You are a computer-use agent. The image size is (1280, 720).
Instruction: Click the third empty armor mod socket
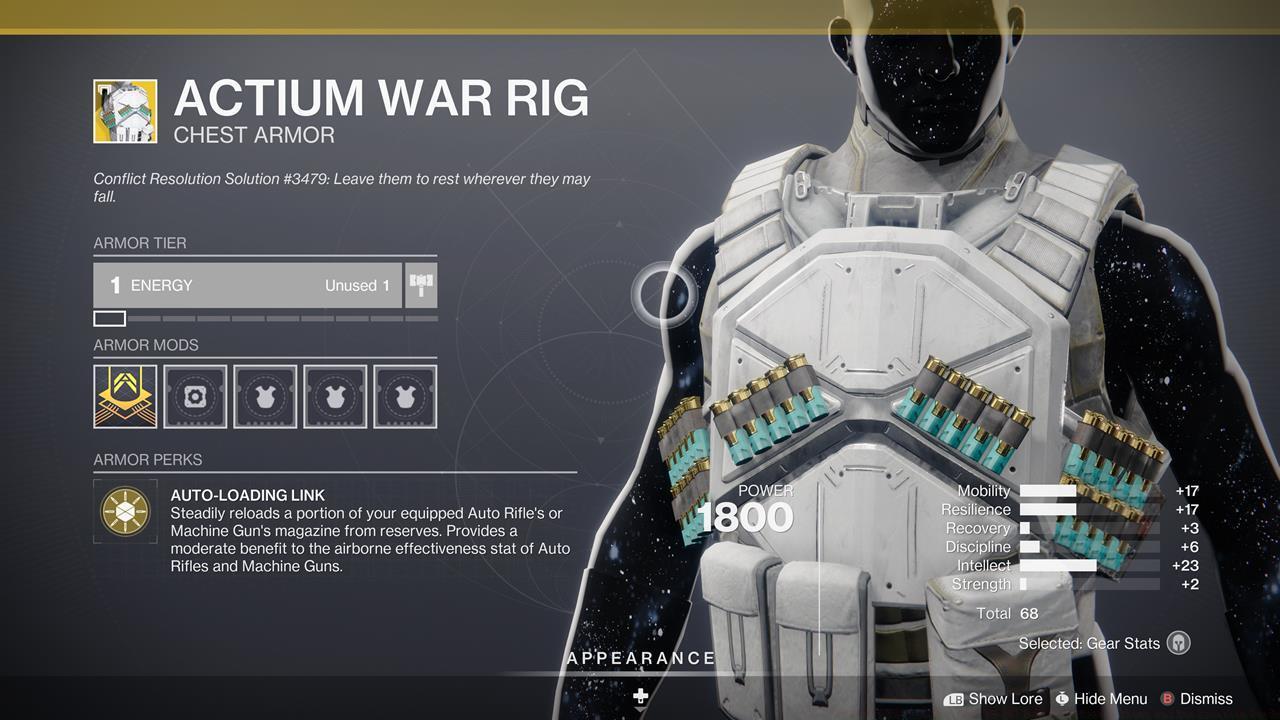point(265,397)
